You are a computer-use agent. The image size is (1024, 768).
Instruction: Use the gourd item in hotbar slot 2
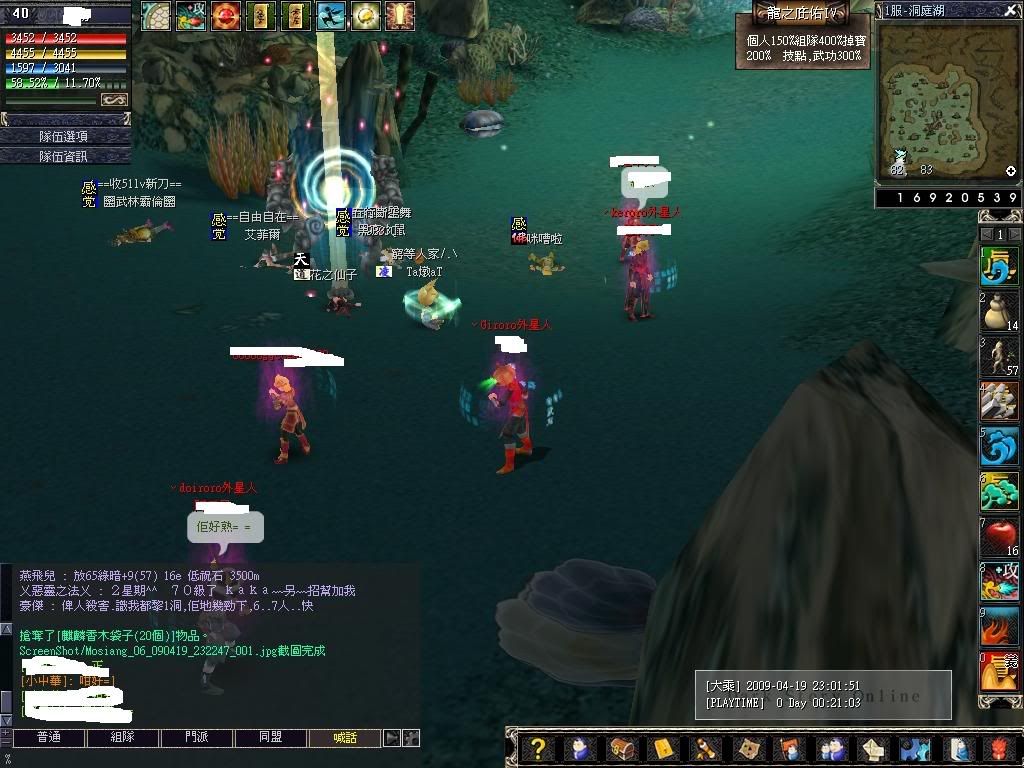tap(999, 312)
